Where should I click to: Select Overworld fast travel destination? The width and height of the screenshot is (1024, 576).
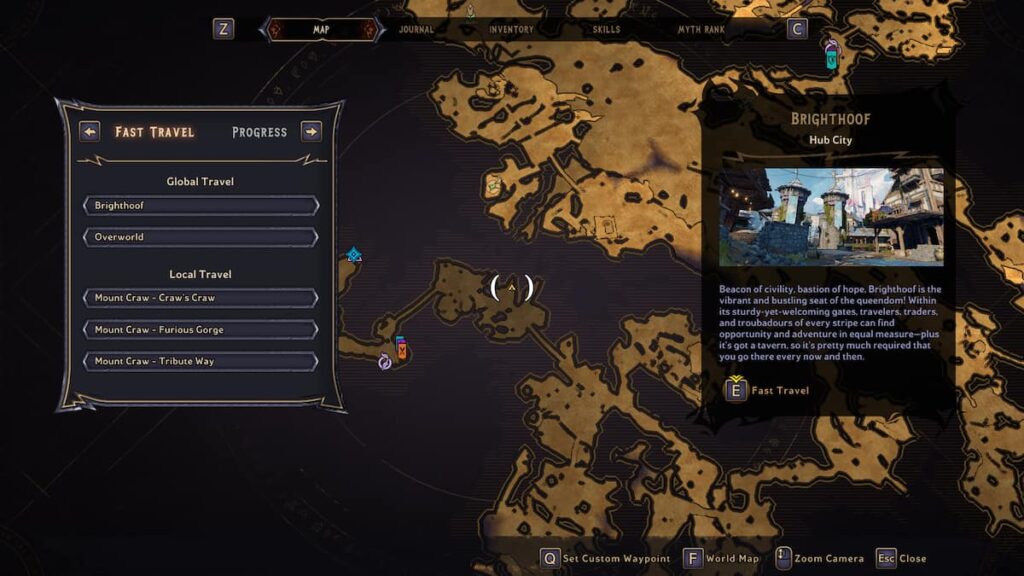[201, 238]
